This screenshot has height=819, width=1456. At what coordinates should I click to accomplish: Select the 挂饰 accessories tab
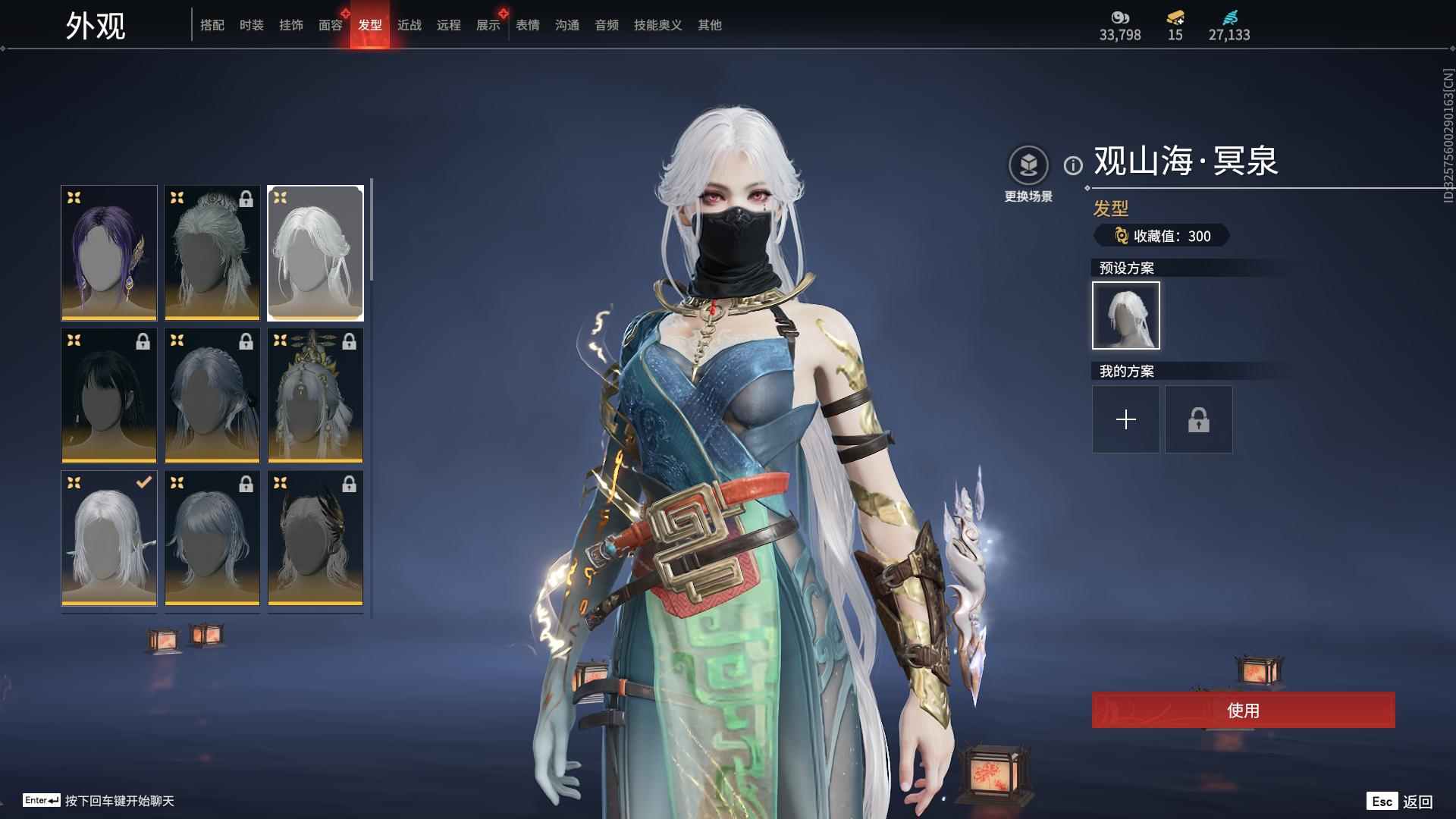(291, 25)
